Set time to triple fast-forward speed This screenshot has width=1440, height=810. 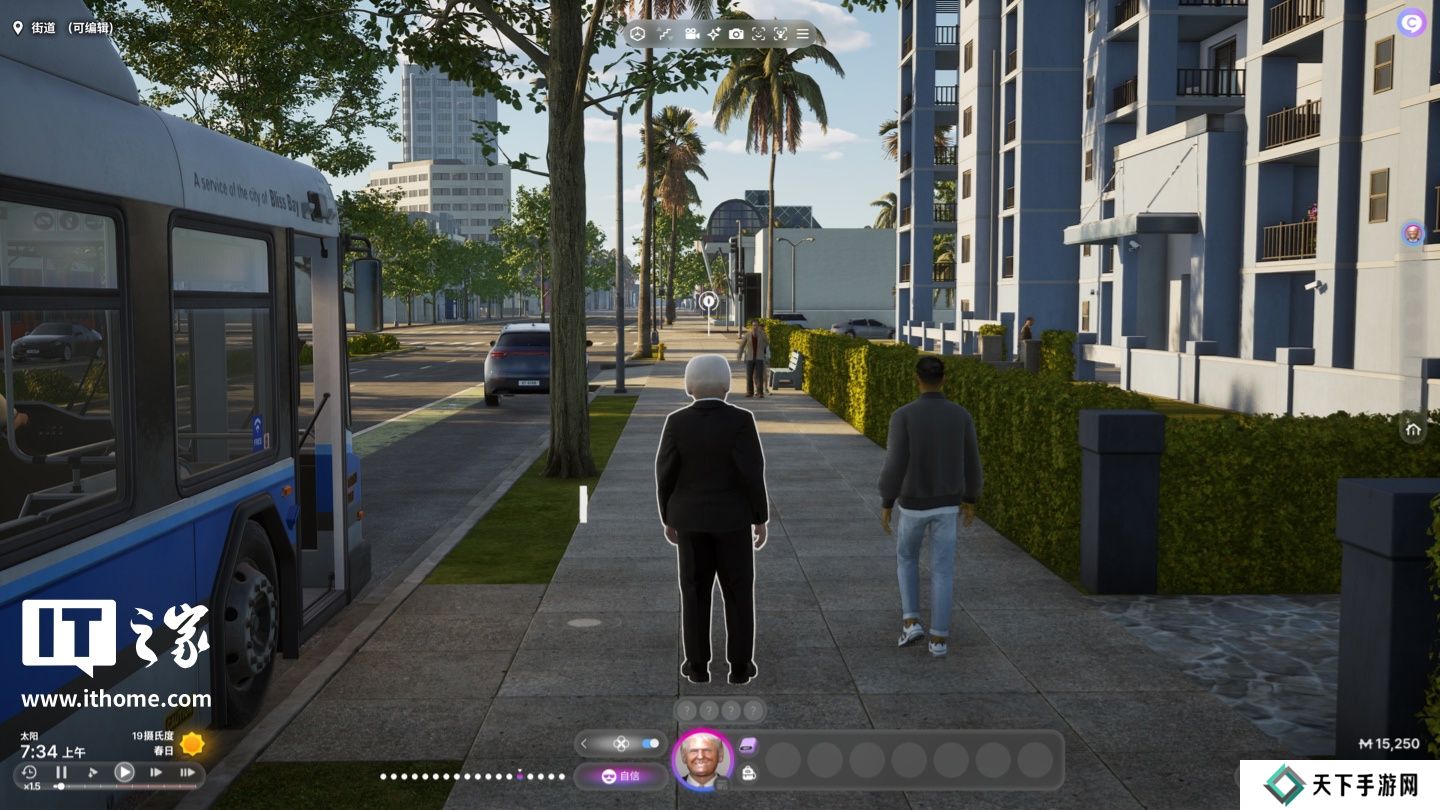(187, 772)
